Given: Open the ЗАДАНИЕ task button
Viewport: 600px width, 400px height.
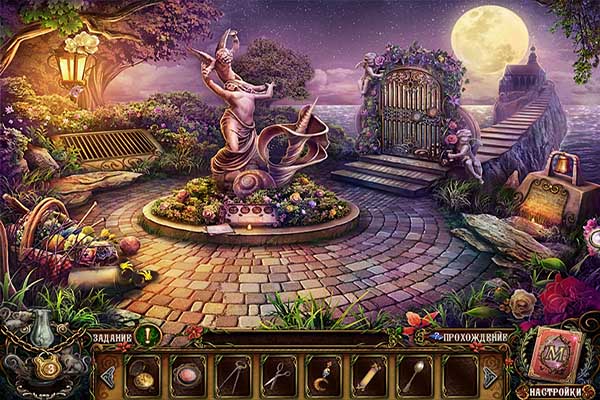Looking at the screenshot, I should (x=110, y=337).
